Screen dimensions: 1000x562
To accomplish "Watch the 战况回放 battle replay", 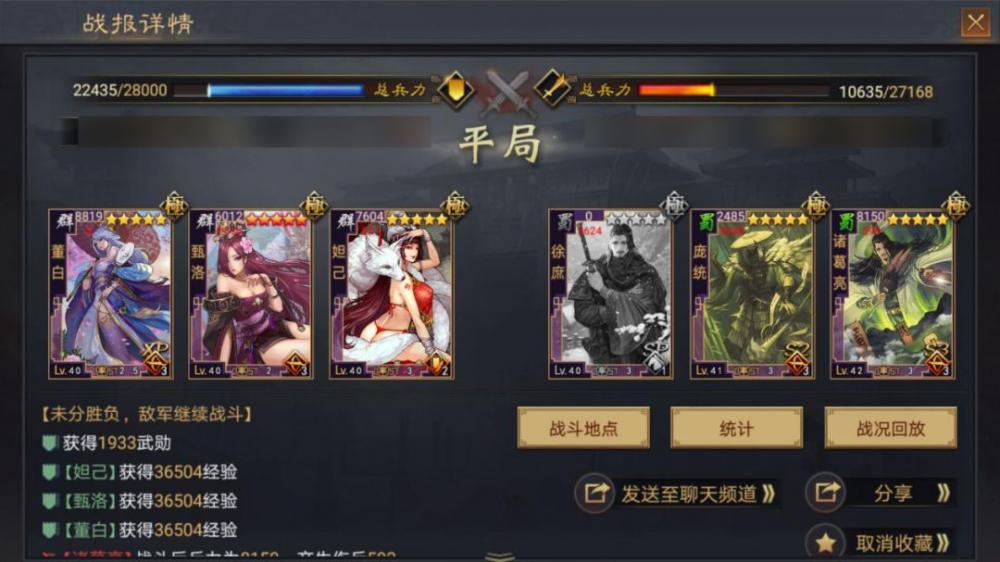I will click(x=890, y=428).
